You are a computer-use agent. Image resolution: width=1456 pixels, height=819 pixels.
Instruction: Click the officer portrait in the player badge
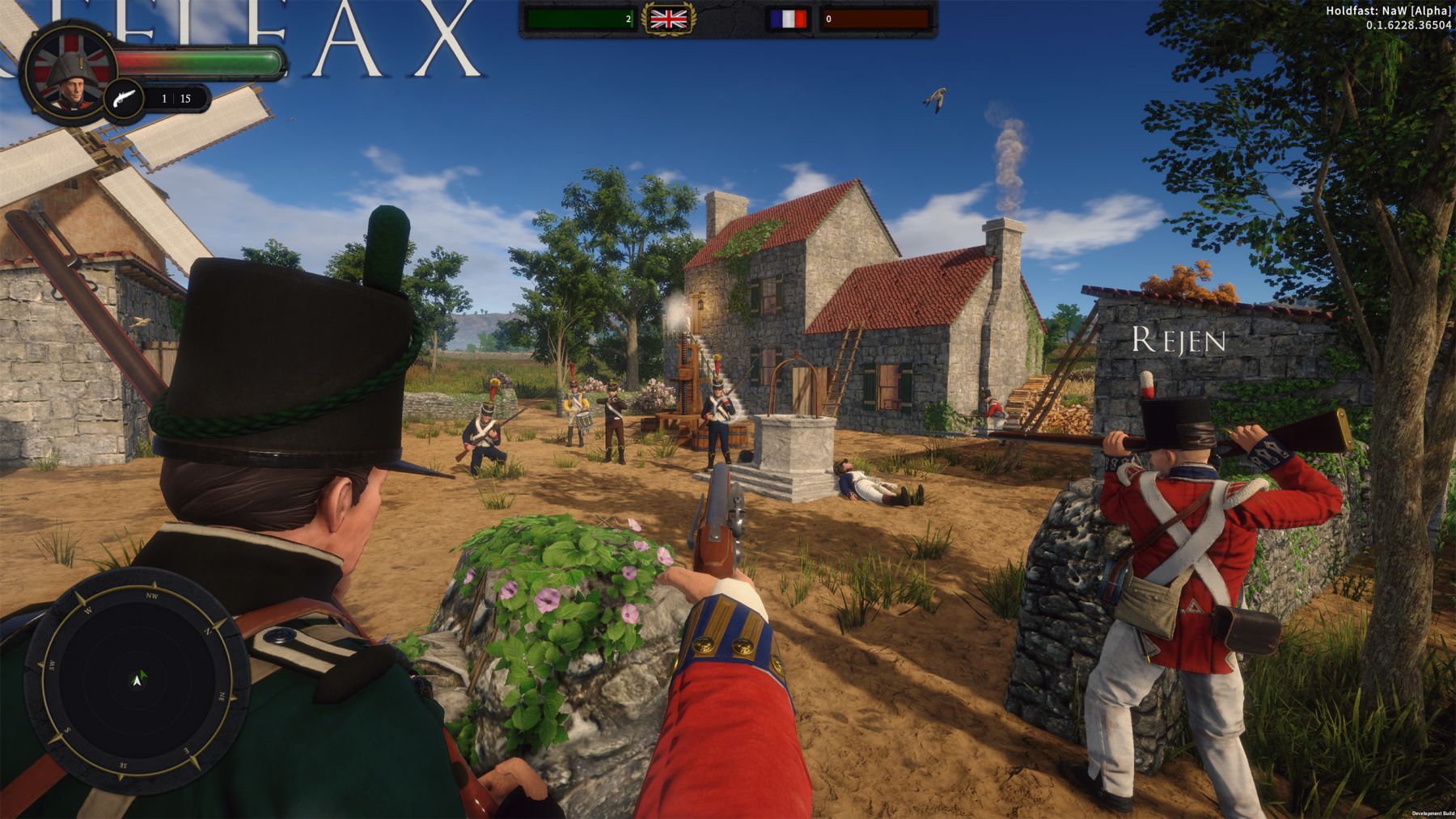[x=66, y=74]
